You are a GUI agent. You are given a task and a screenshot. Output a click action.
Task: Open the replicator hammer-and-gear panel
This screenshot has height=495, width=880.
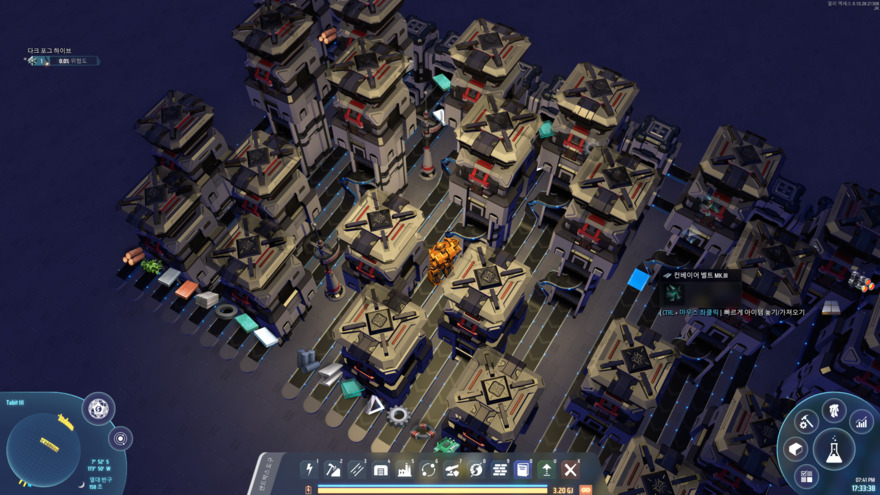[x=806, y=423]
